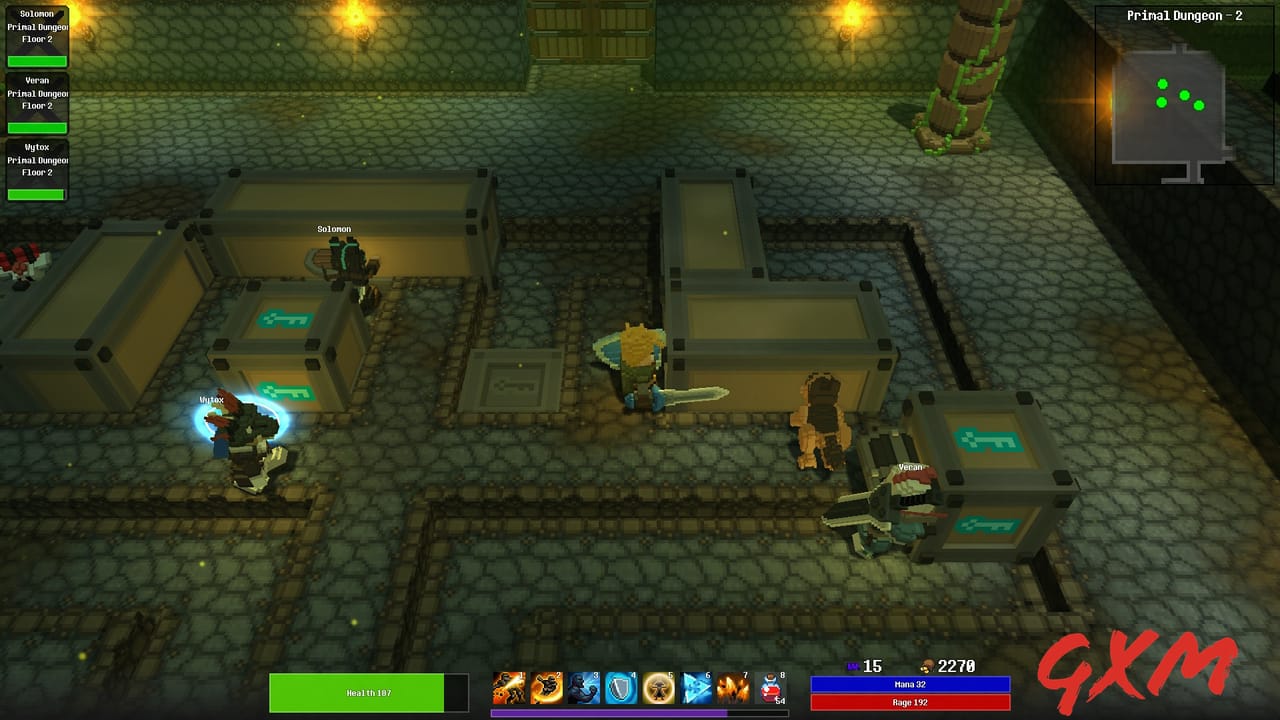
Task: Trigger the flame wall ability in slot 7
Action: click(732, 688)
